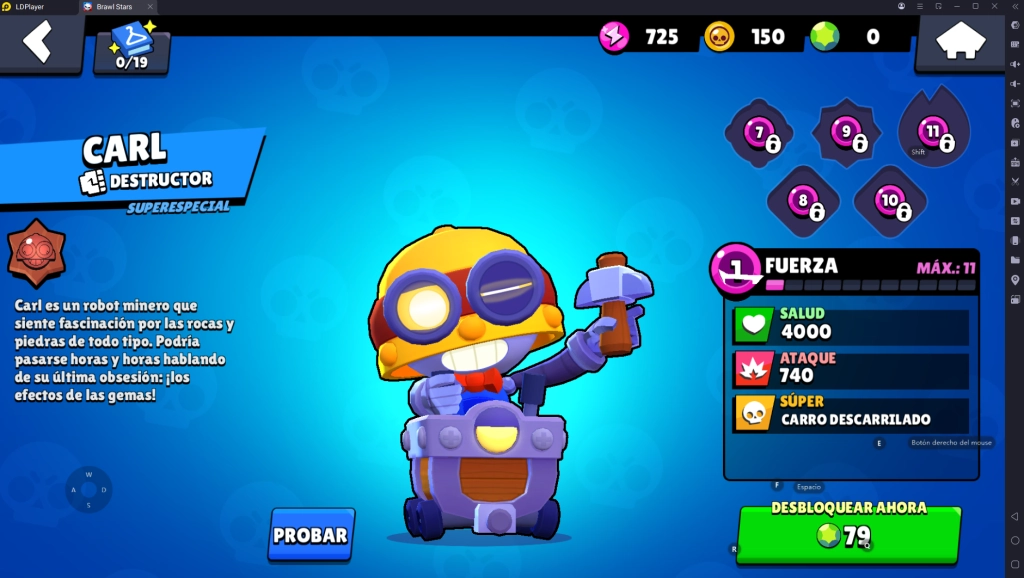Screen dimensions: 1024x578
Task: Select the locked level 11 power slot
Action: coord(934,131)
